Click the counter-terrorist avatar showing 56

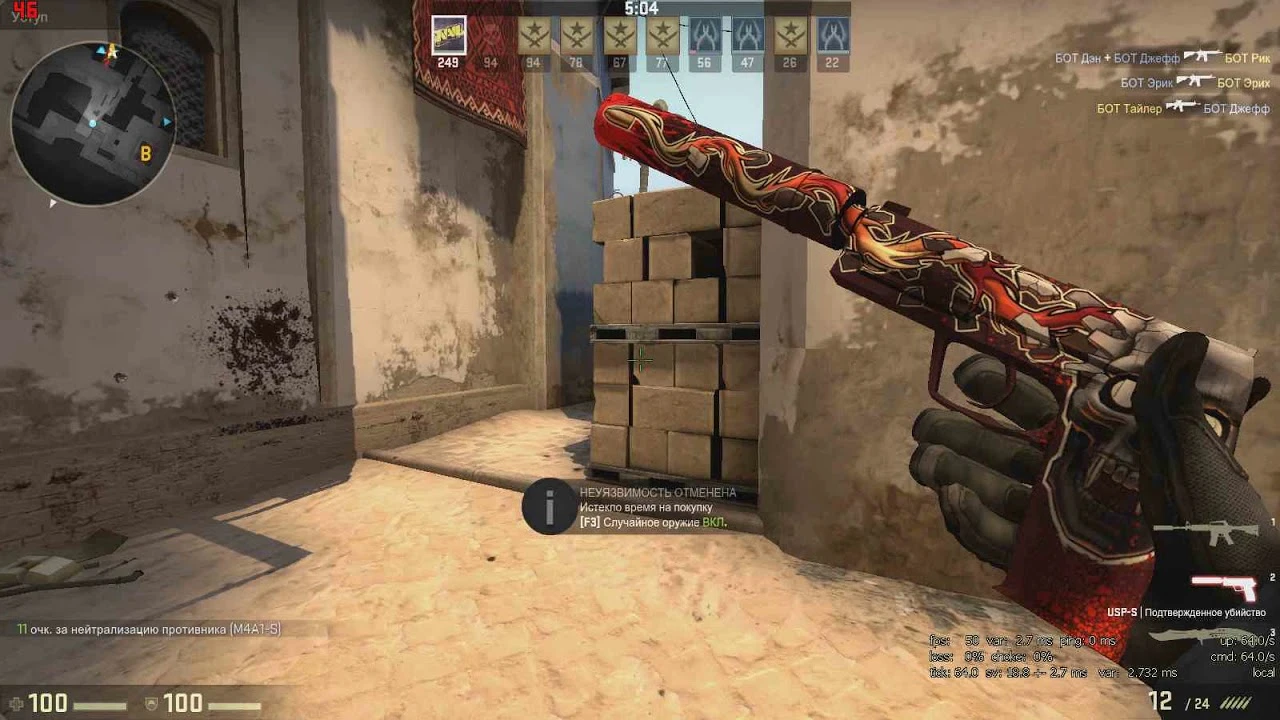pos(704,35)
